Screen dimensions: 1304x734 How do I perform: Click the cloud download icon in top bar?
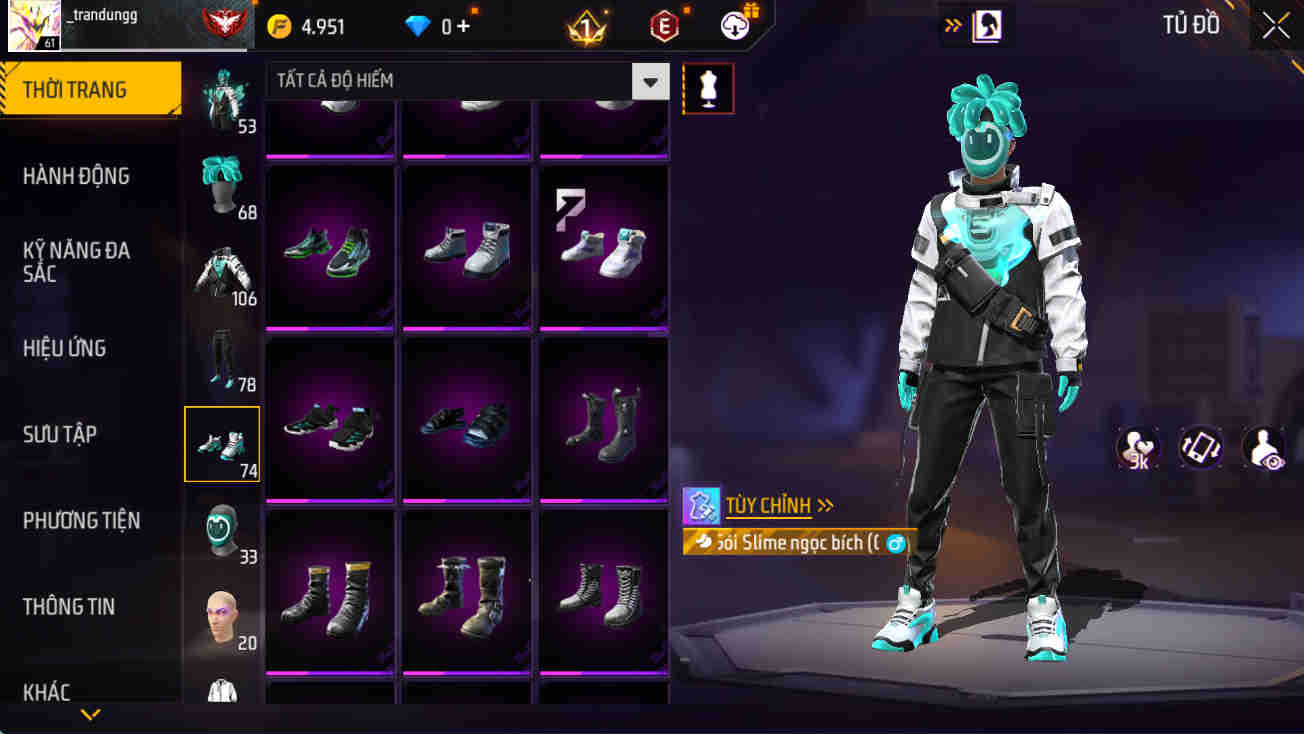tap(735, 26)
